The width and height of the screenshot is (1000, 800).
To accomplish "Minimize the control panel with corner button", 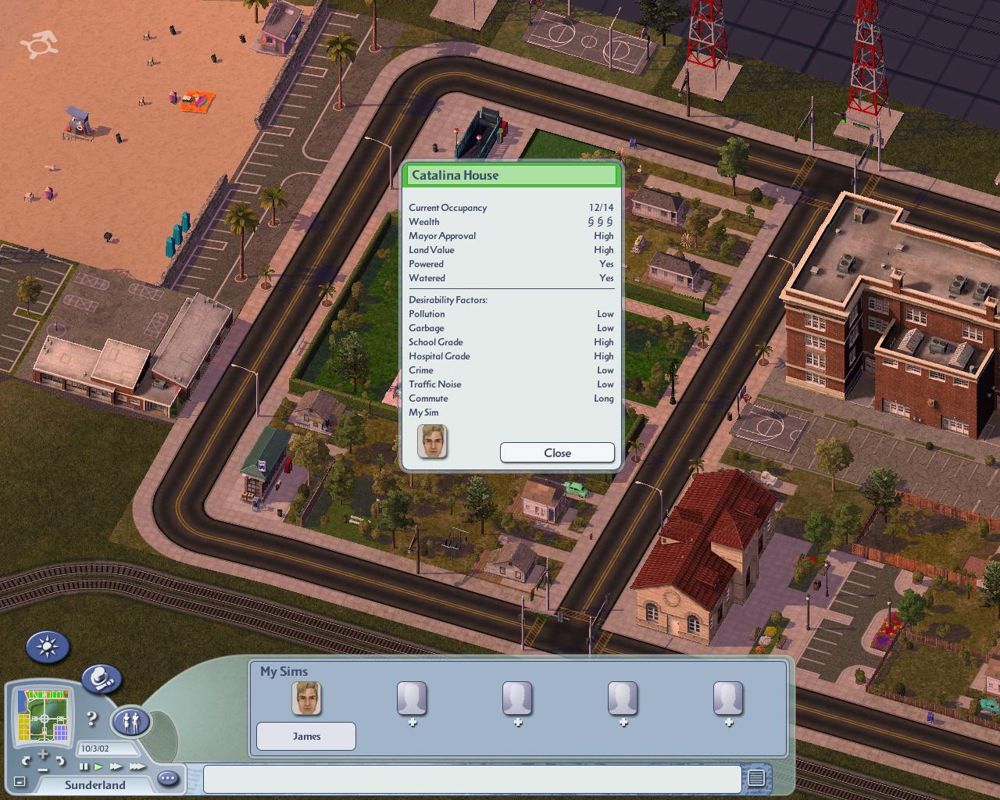I will pyautogui.click(x=19, y=781).
